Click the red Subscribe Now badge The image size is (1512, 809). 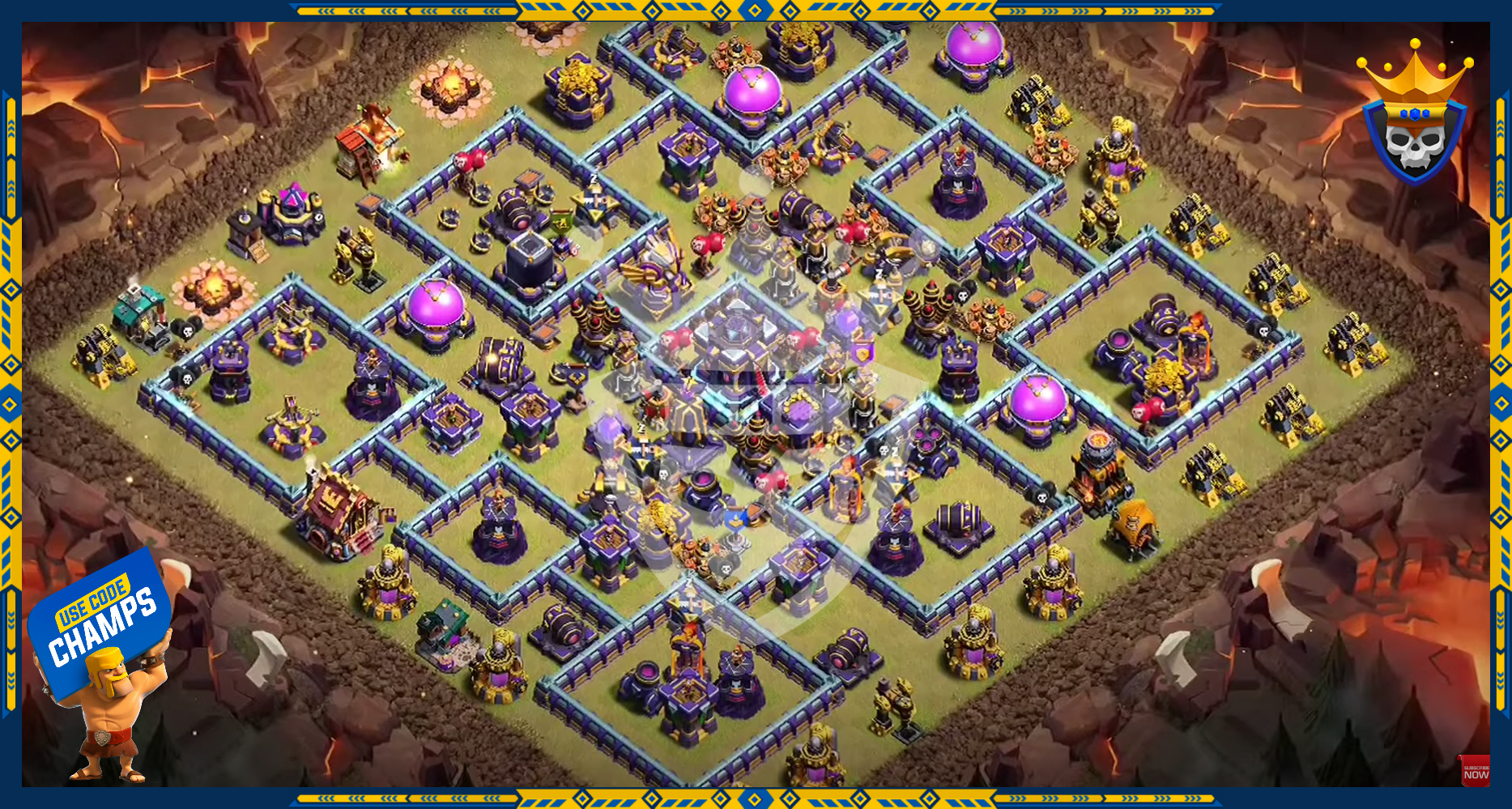[x=1475, y=772]
